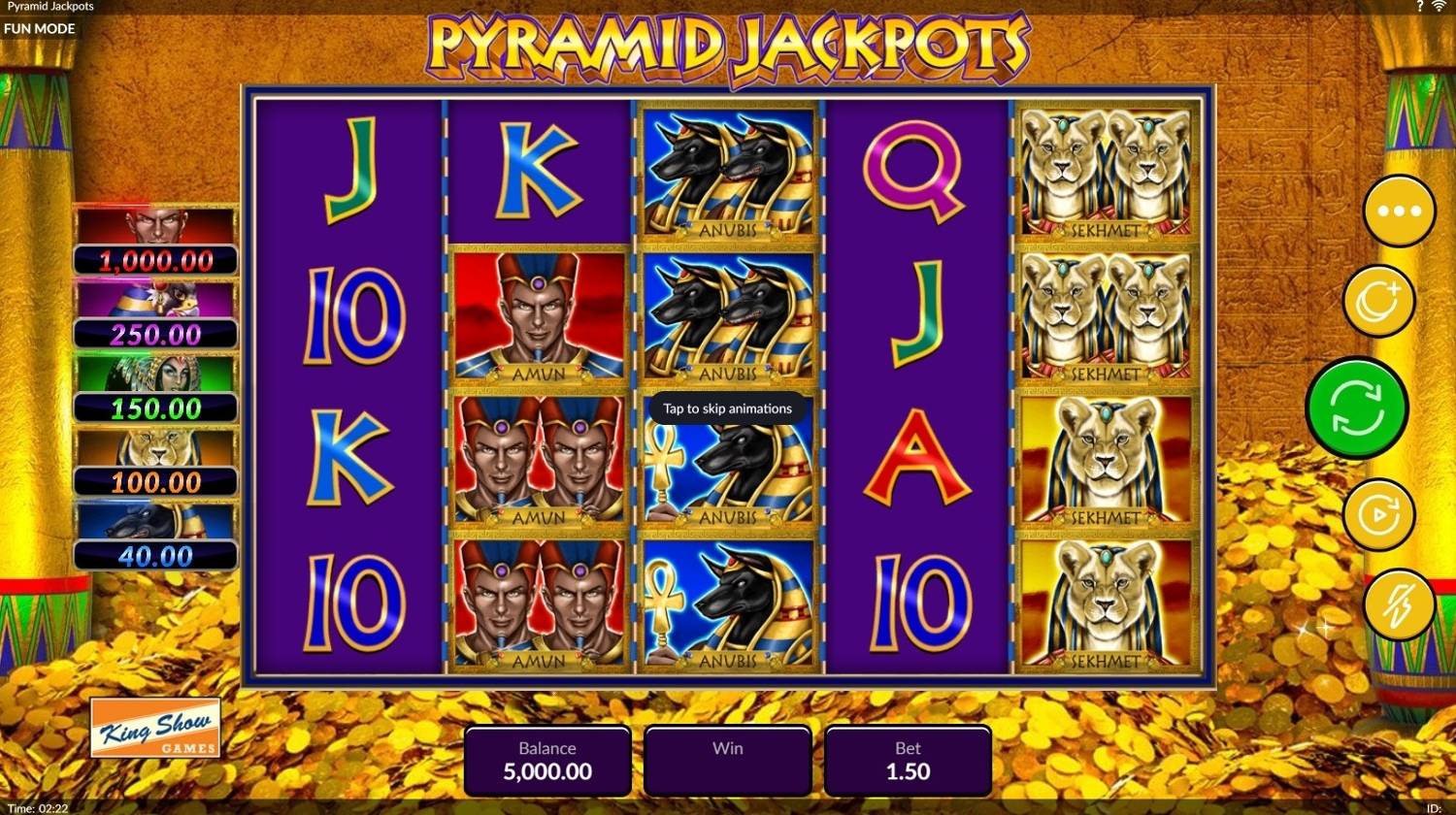Open the Balance display panel

click(546, 761)
